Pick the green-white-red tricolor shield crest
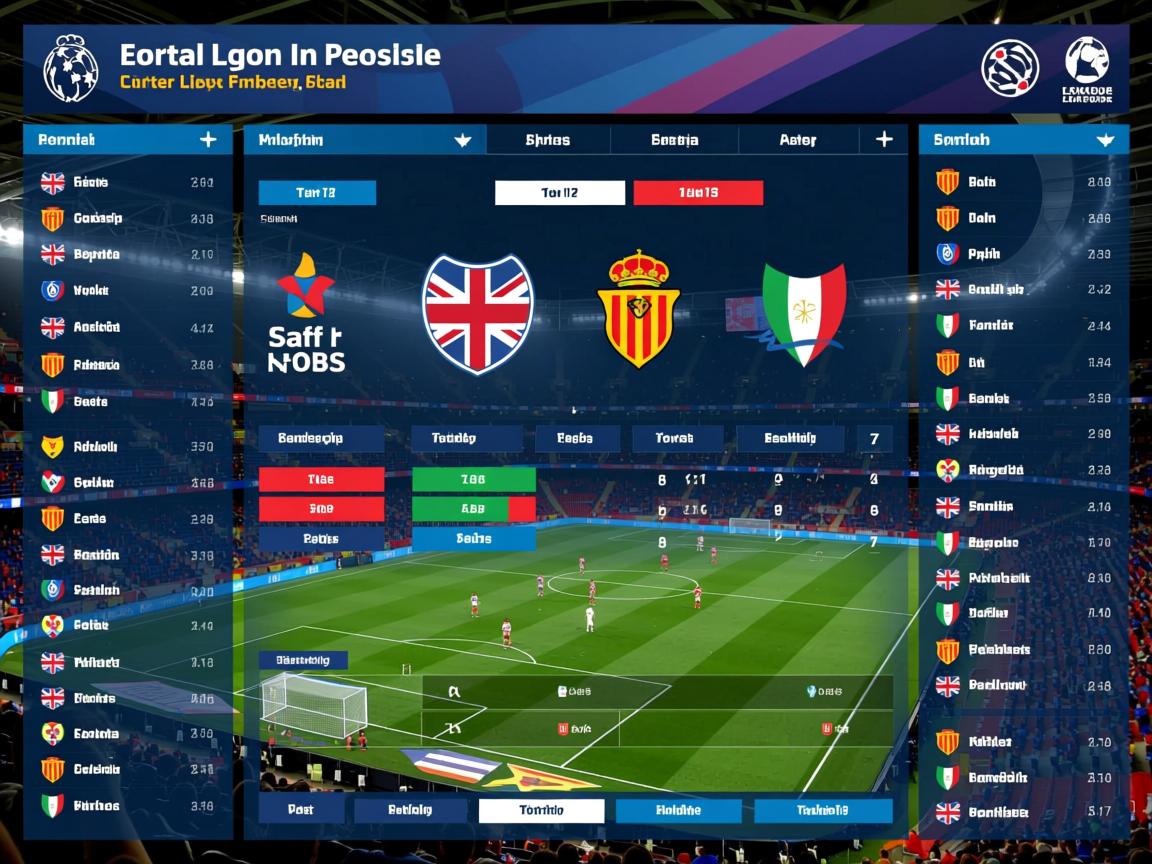Screen dimensions: 1152x864 point(804,313)
